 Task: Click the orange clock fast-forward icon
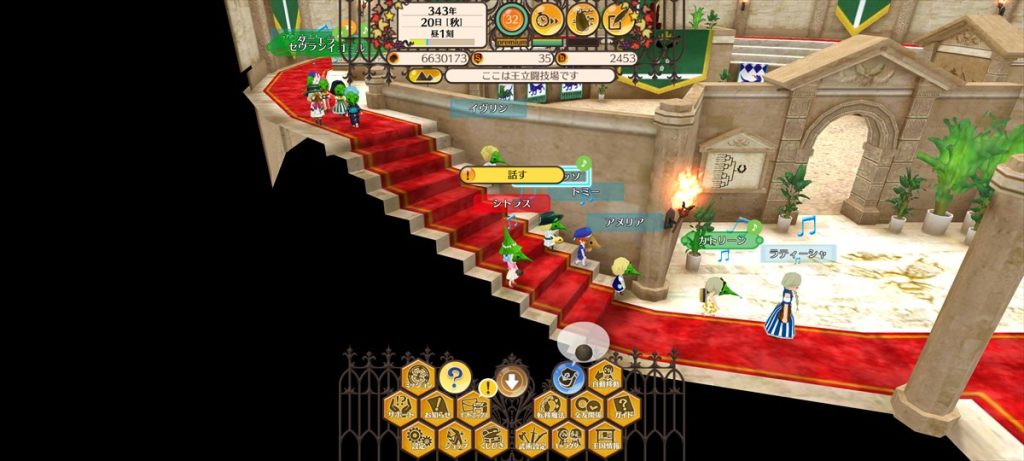click(547, 18)
